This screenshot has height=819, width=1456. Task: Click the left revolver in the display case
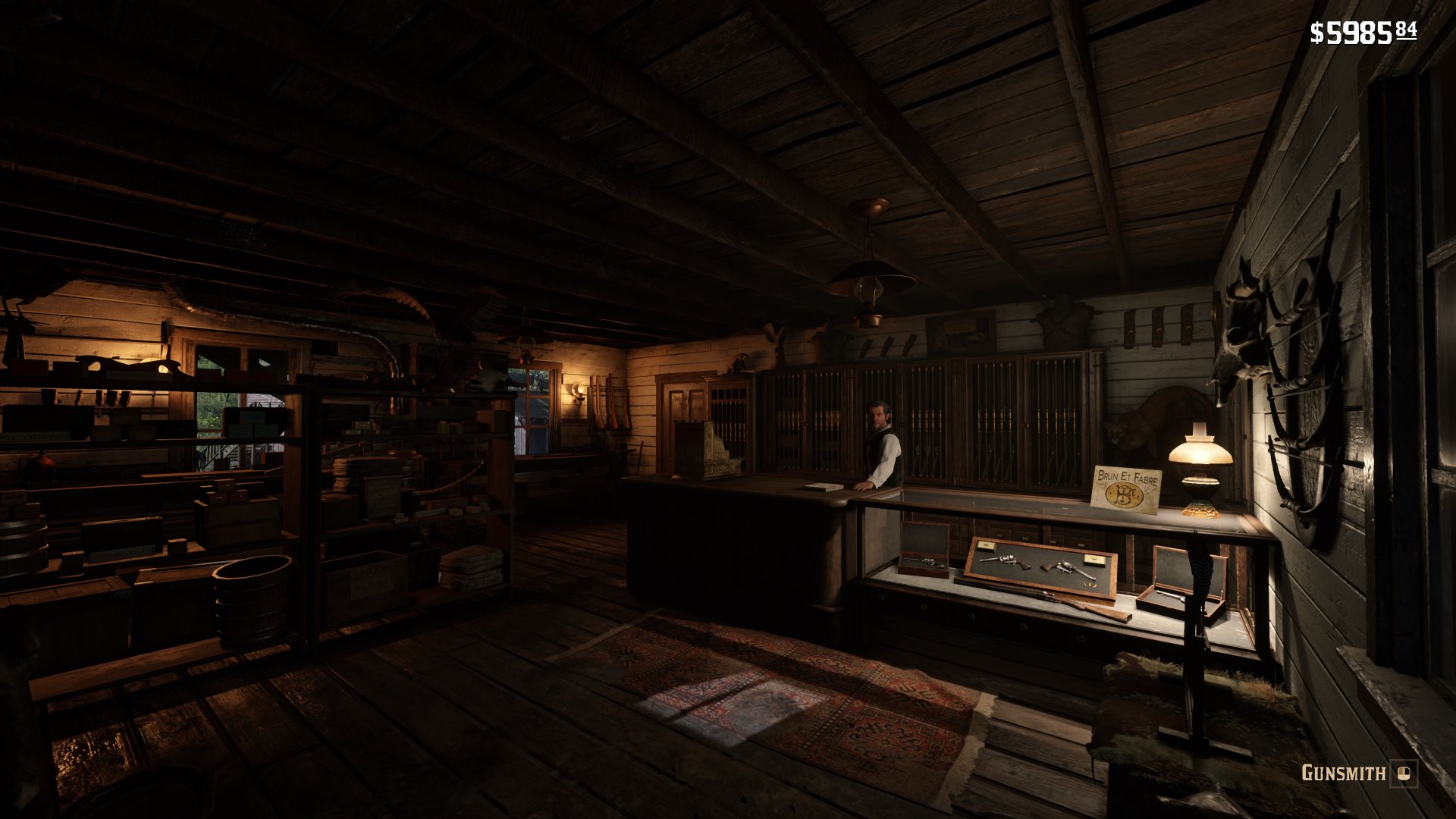point(1006,562)
